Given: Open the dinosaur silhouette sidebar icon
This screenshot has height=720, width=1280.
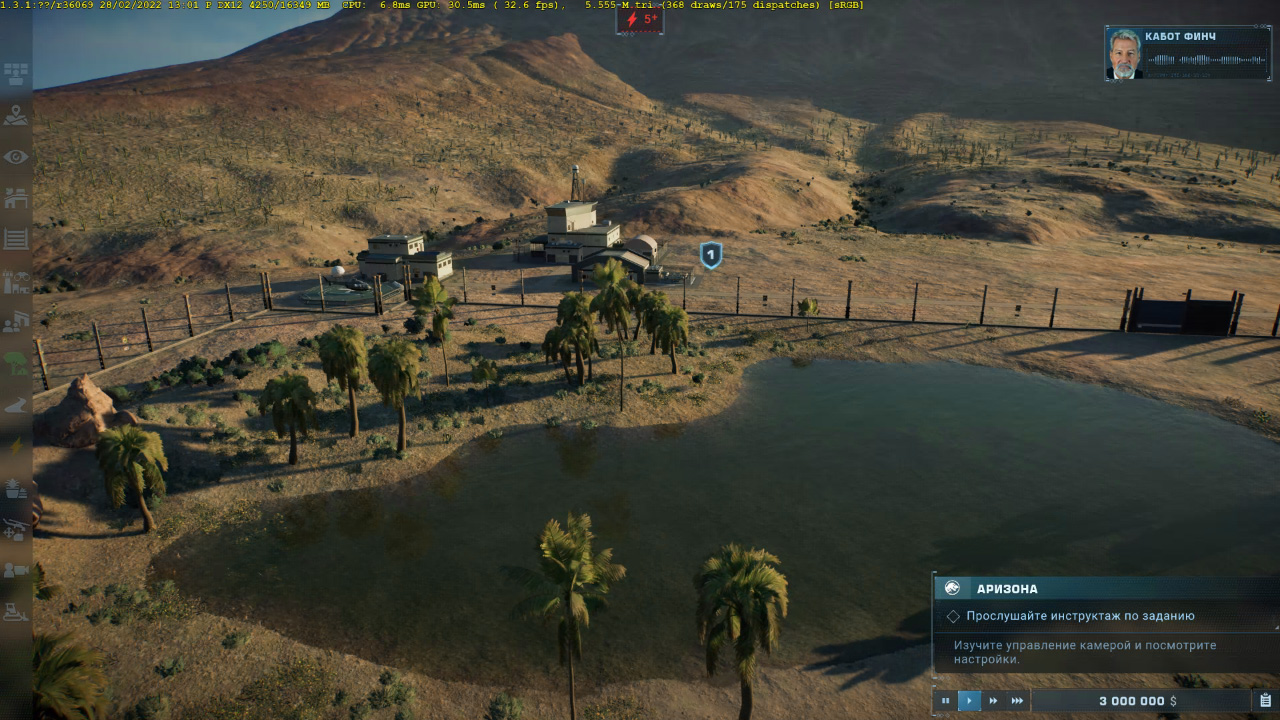Looking at the screenshot, I should click(16, 405).
